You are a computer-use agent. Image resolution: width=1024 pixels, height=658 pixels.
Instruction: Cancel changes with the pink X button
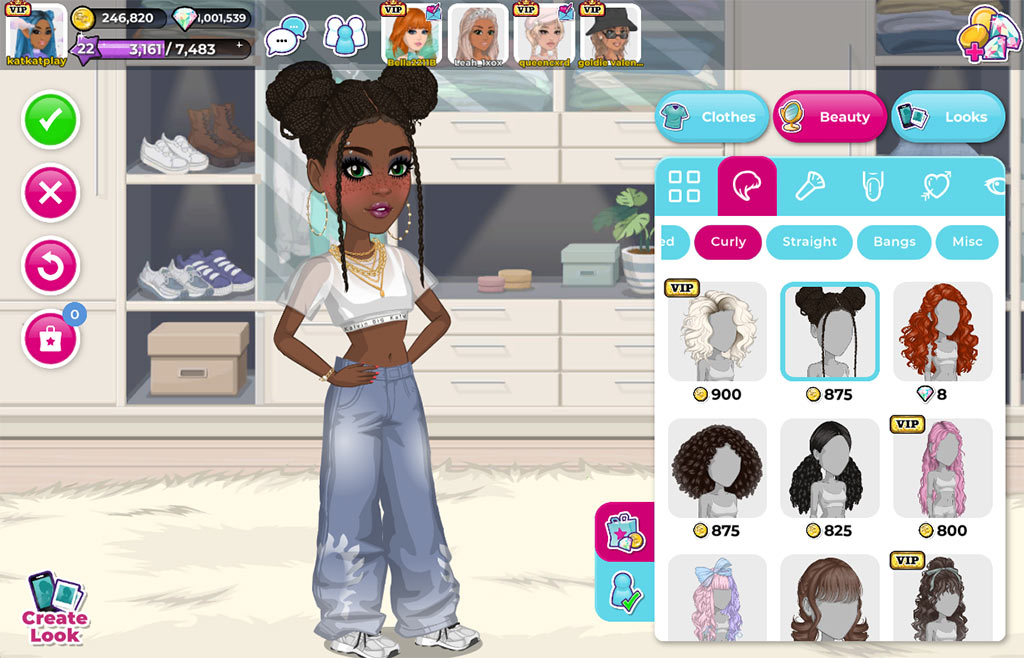pos(50,193)
